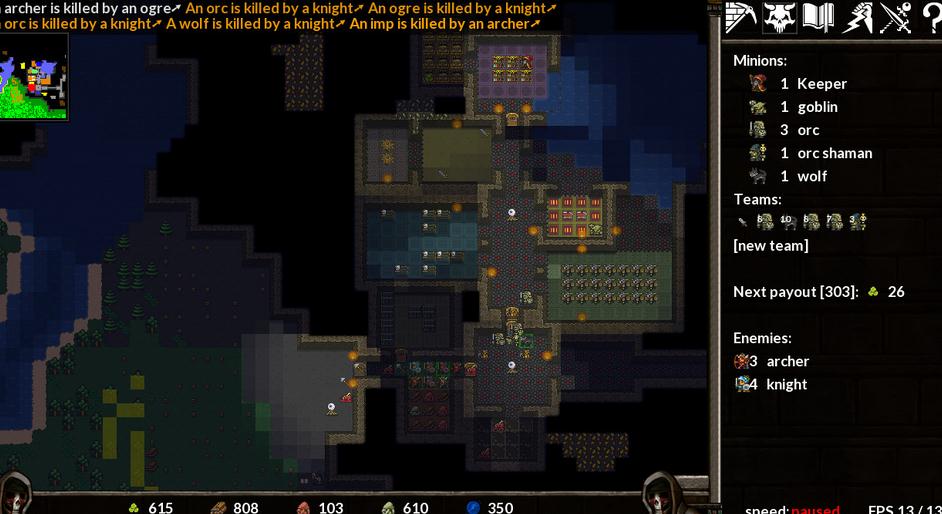Open the build menu pickaxe tab
The width and height of the screenshot is (942, 514).
pyautogui.click(x=741, y=18)
